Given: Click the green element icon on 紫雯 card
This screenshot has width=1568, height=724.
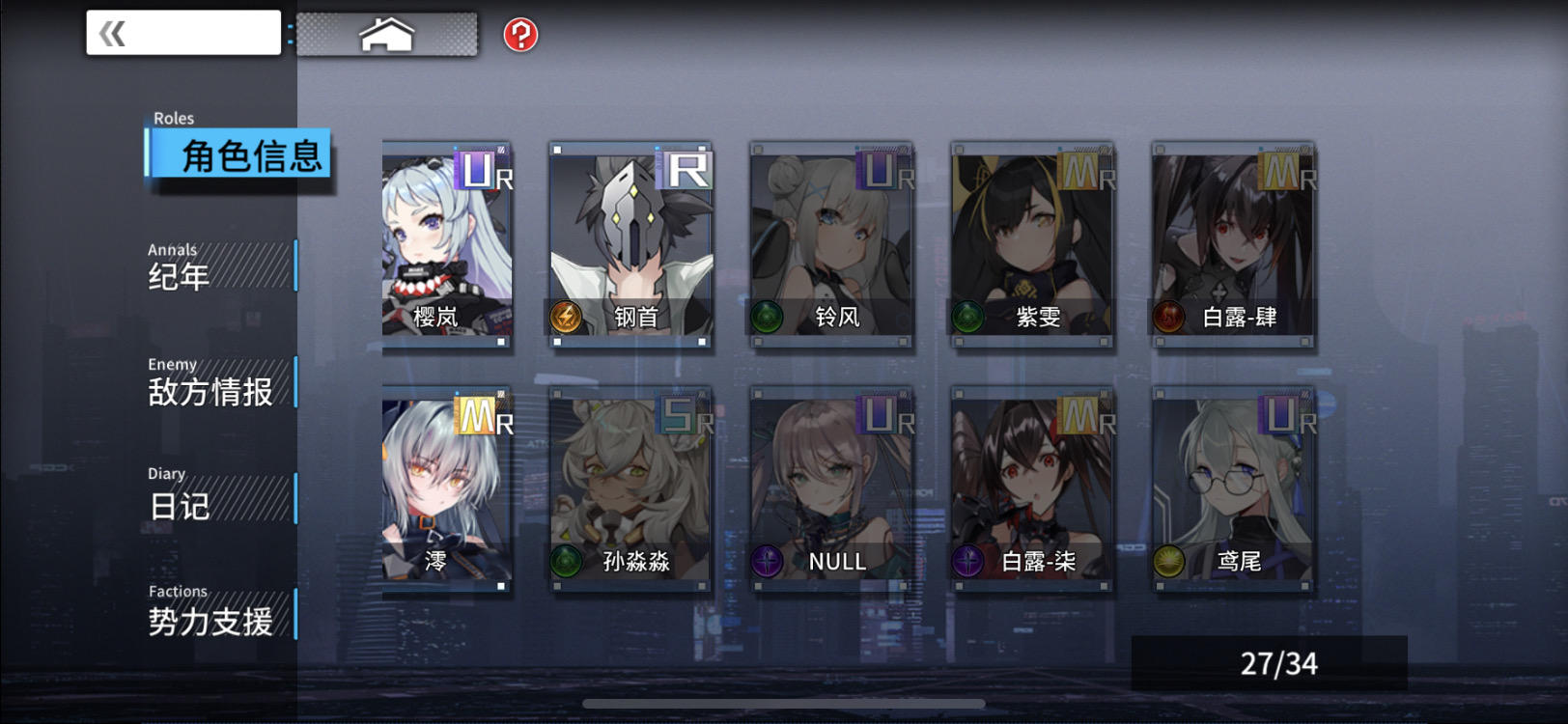Looking at the screenshot, I should pyautogui.click(x=966, y=319).
